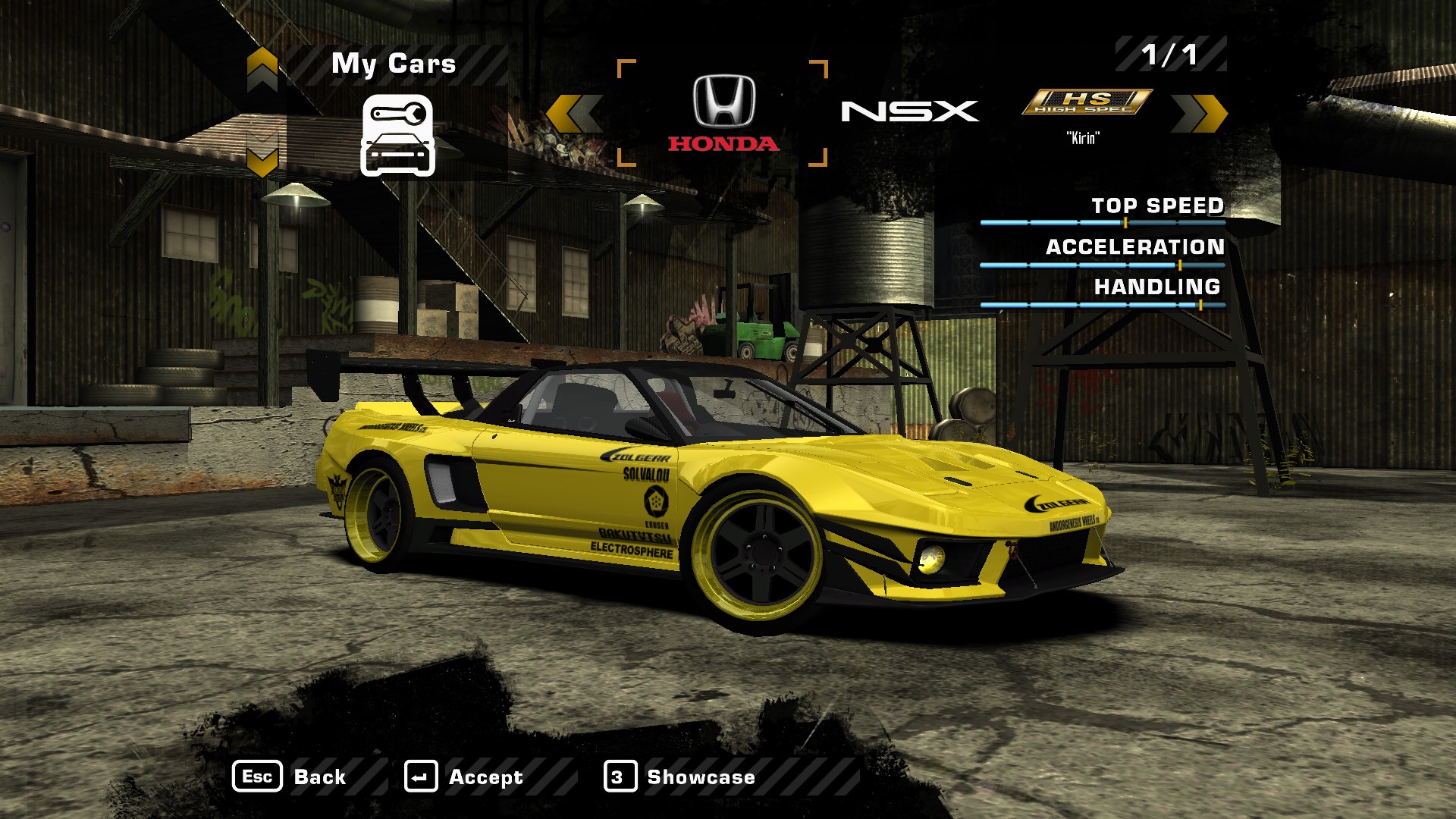Open Showcase view for this car

click(680, 777)
